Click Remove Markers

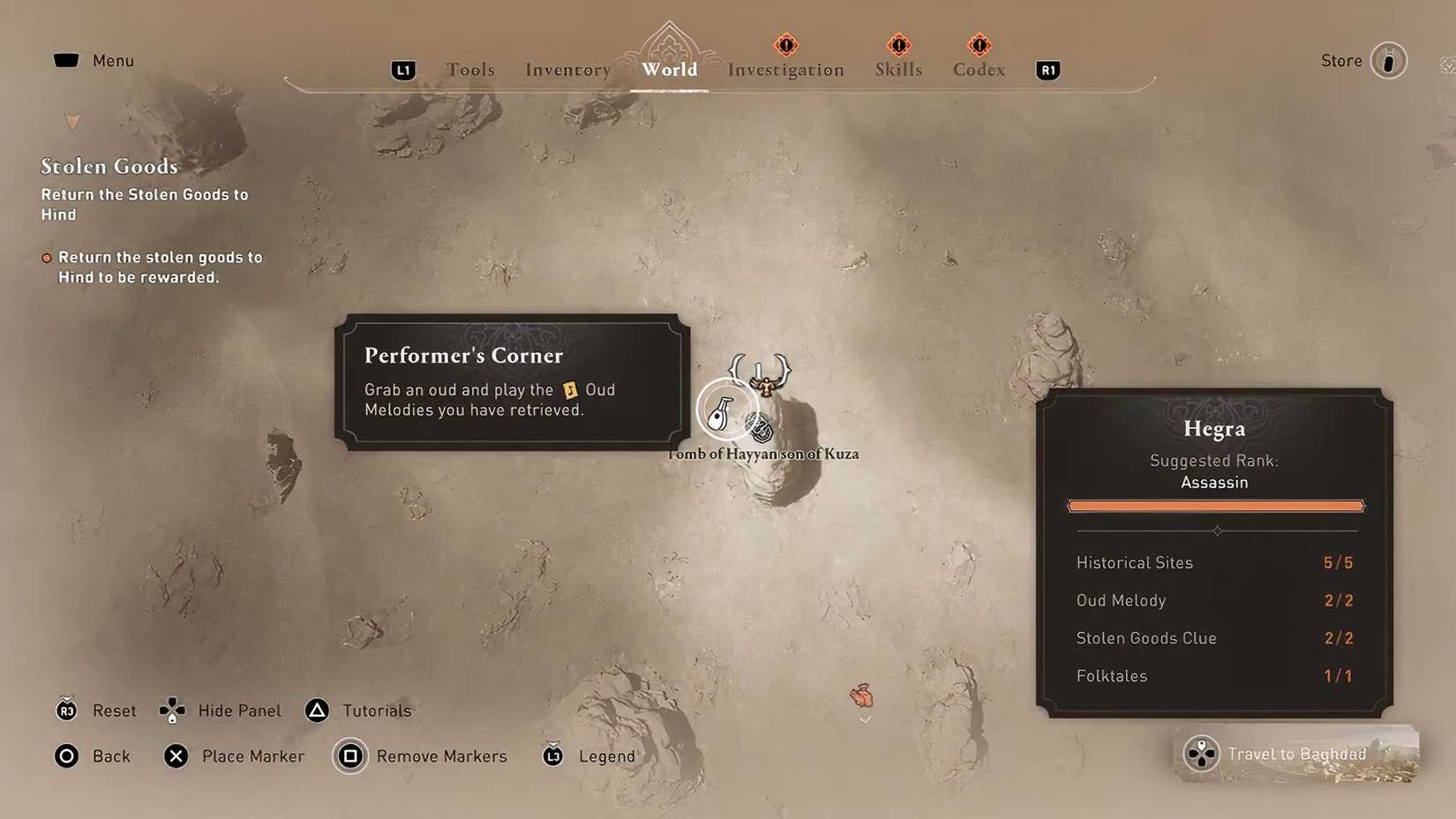[421, 755]
